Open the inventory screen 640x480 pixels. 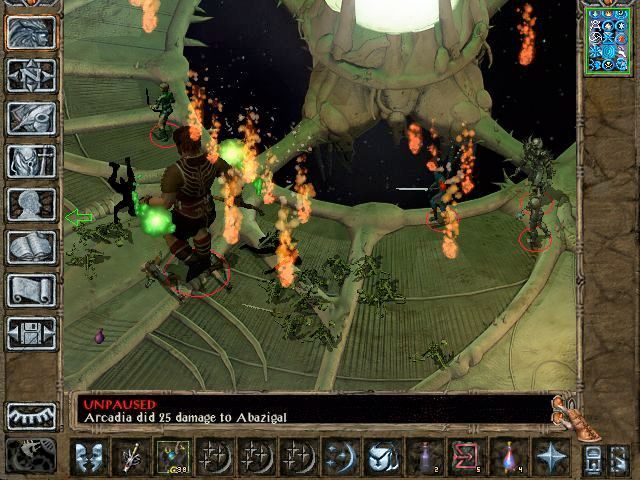point(31,160)
